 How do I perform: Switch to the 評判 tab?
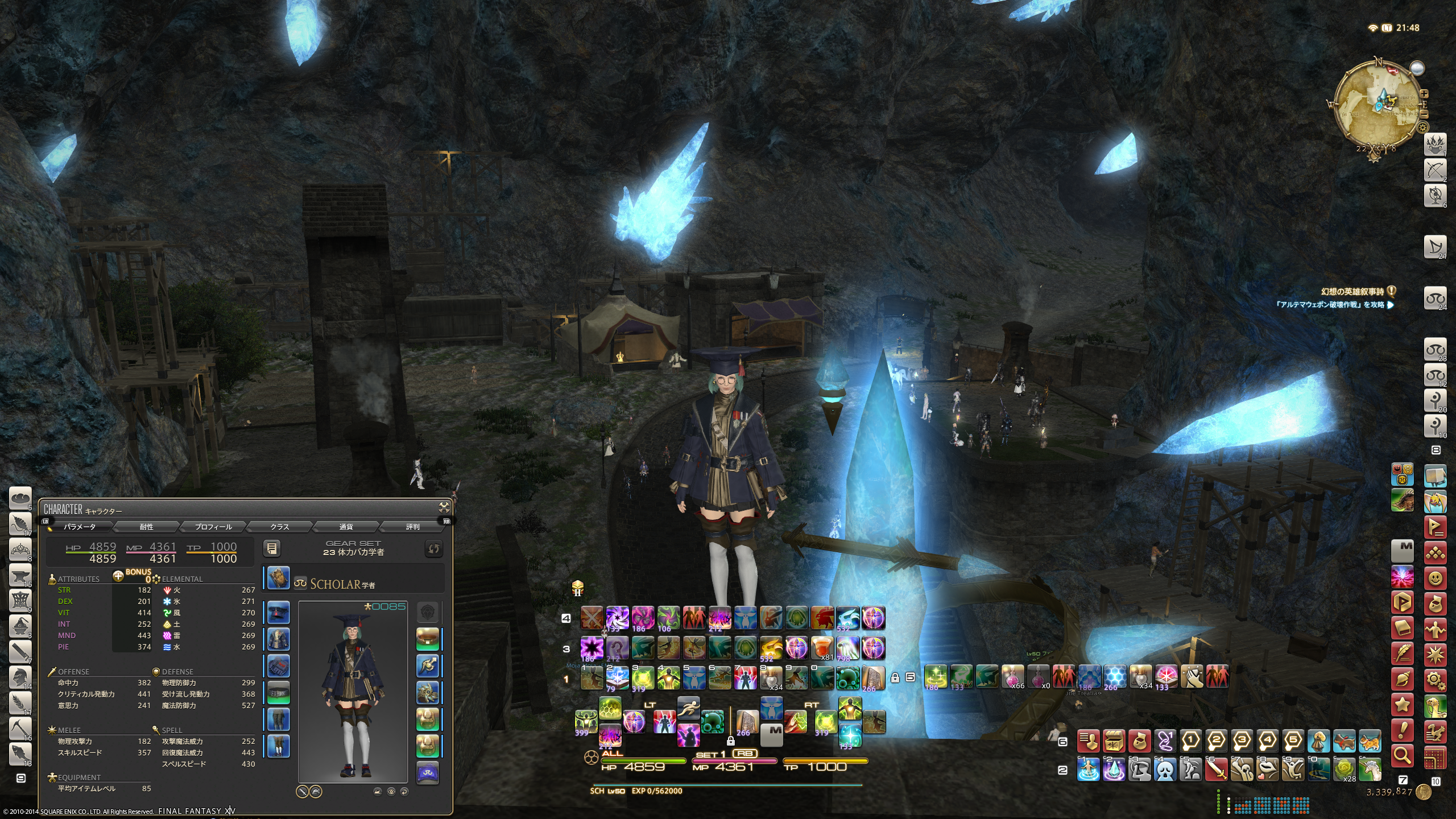click(x=412, y=527)
